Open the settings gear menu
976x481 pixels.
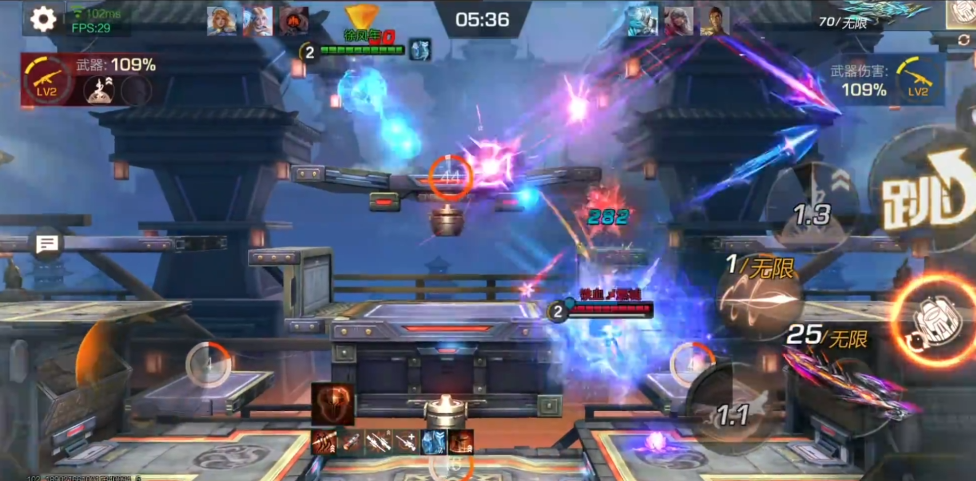coord(42,18)
